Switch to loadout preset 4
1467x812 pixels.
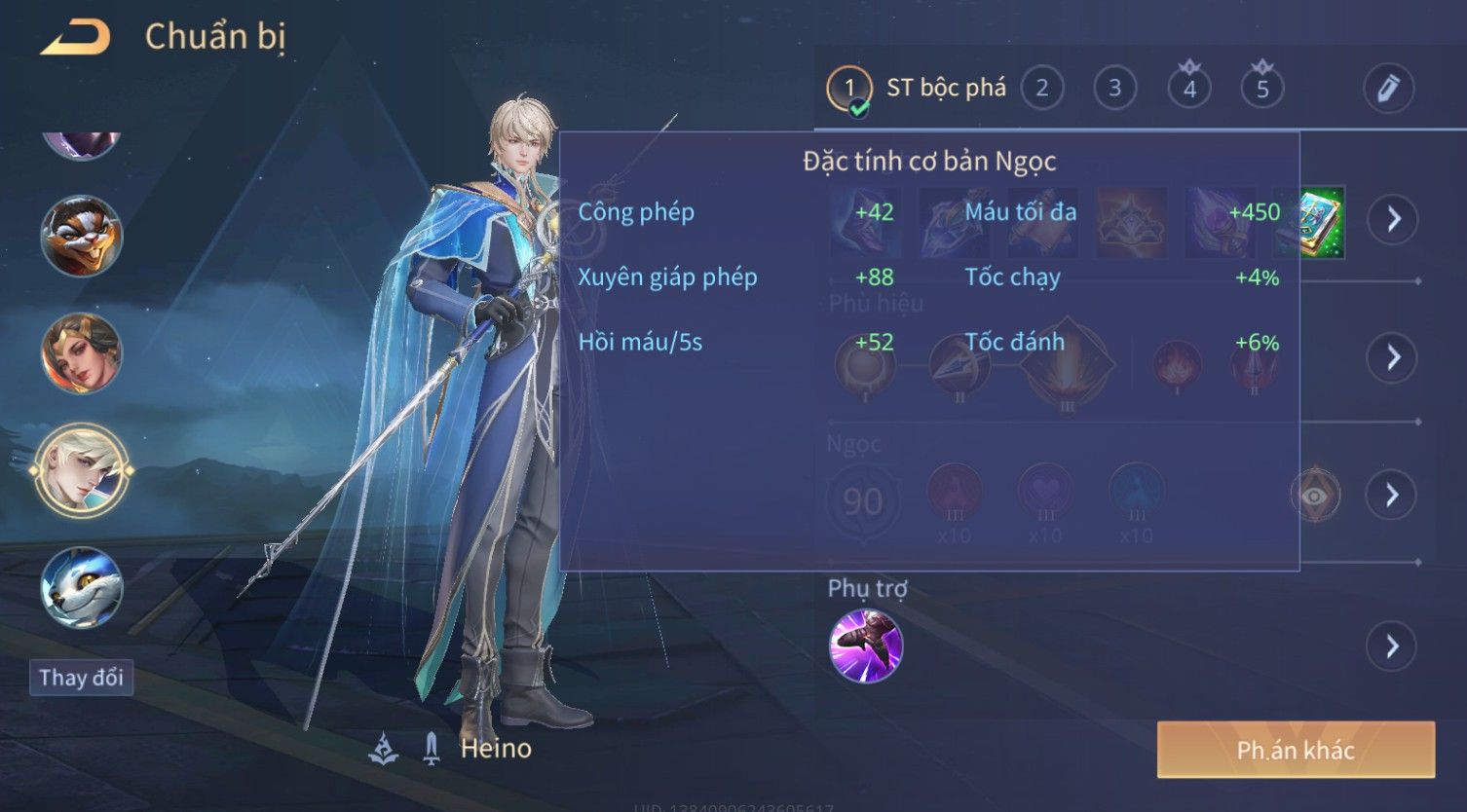tap(1188, 89)
